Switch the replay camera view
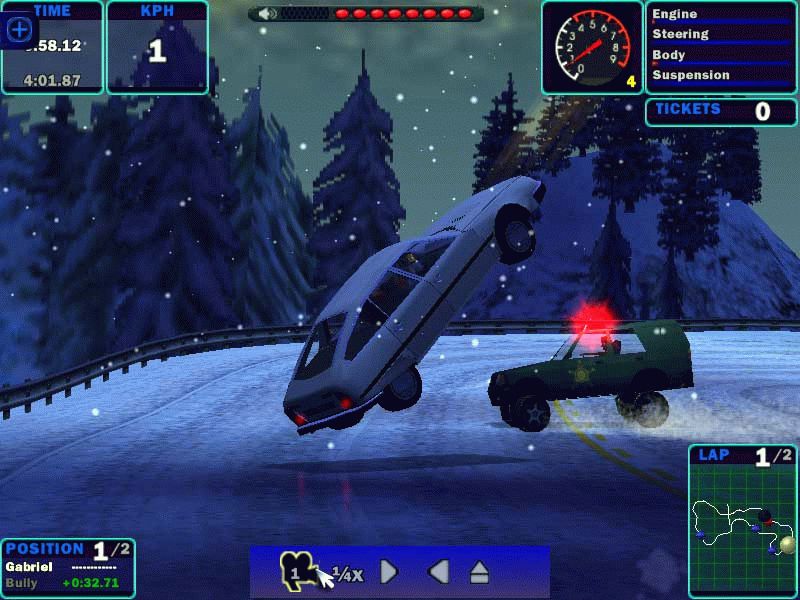Screen dimensions: 800x600 click(x=297, y=570)
